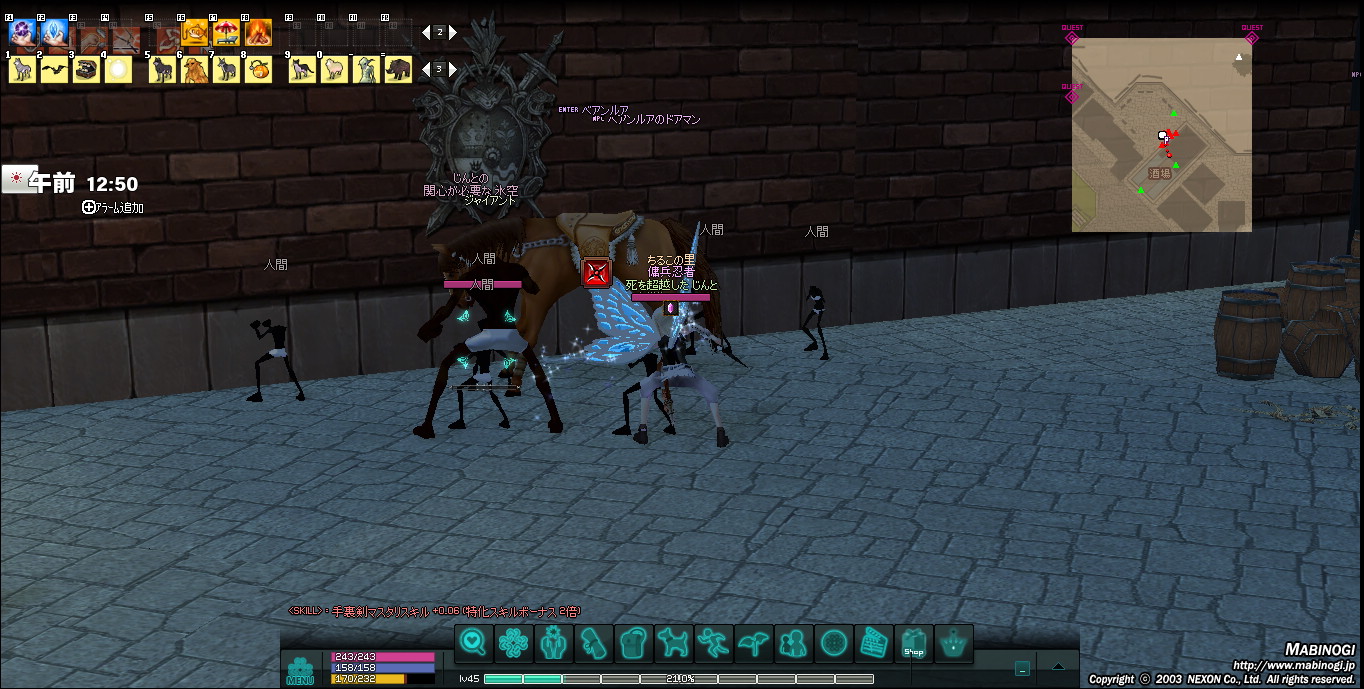Open the crown icon in bottom bar
This screenshot has height=689, width=1364.
tap(954, 643)
